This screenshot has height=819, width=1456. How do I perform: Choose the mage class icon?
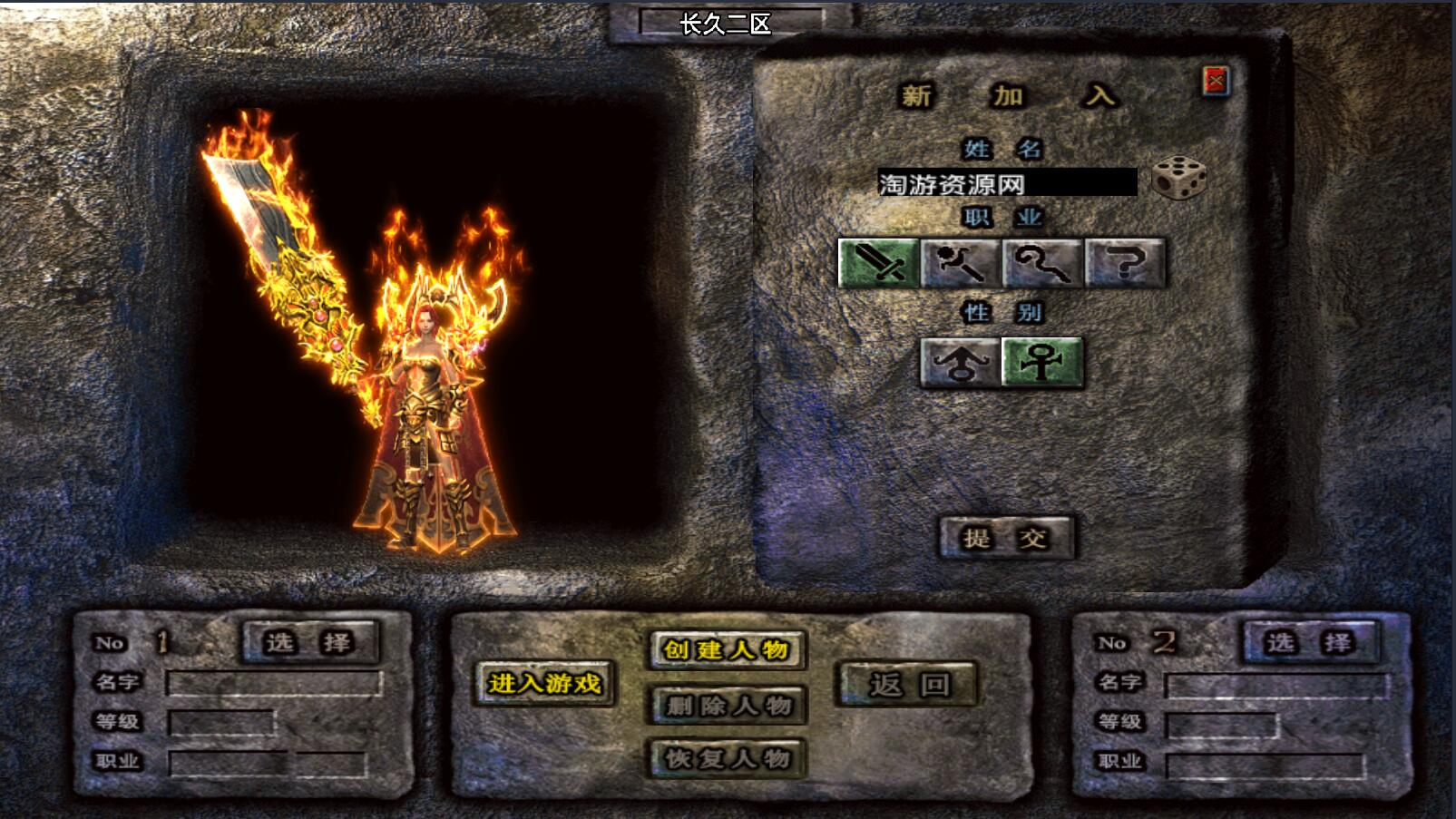[x=961, y=263]
